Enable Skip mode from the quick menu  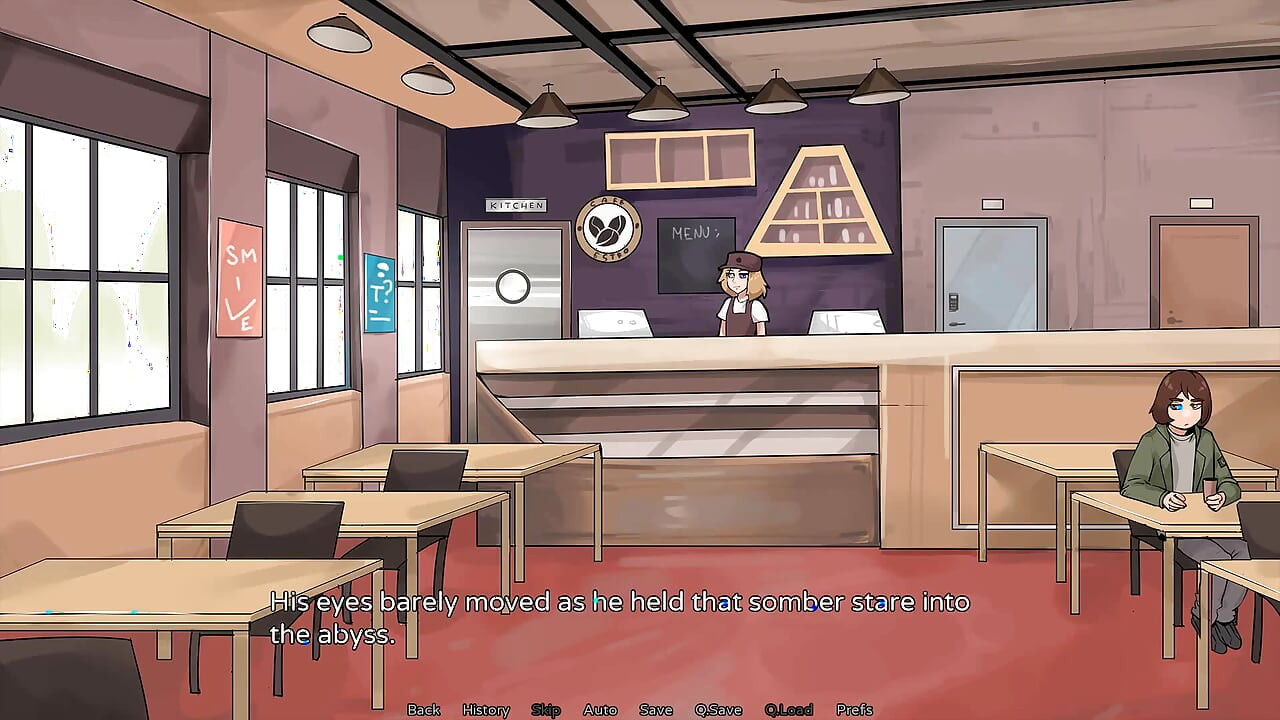point(546,709)
